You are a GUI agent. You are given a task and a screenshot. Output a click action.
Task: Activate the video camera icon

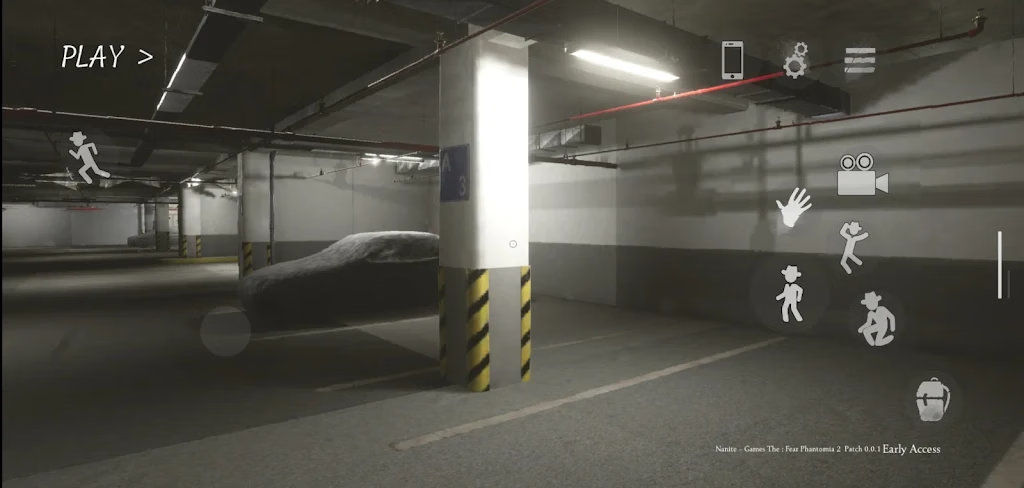click(x=862, y=176)
